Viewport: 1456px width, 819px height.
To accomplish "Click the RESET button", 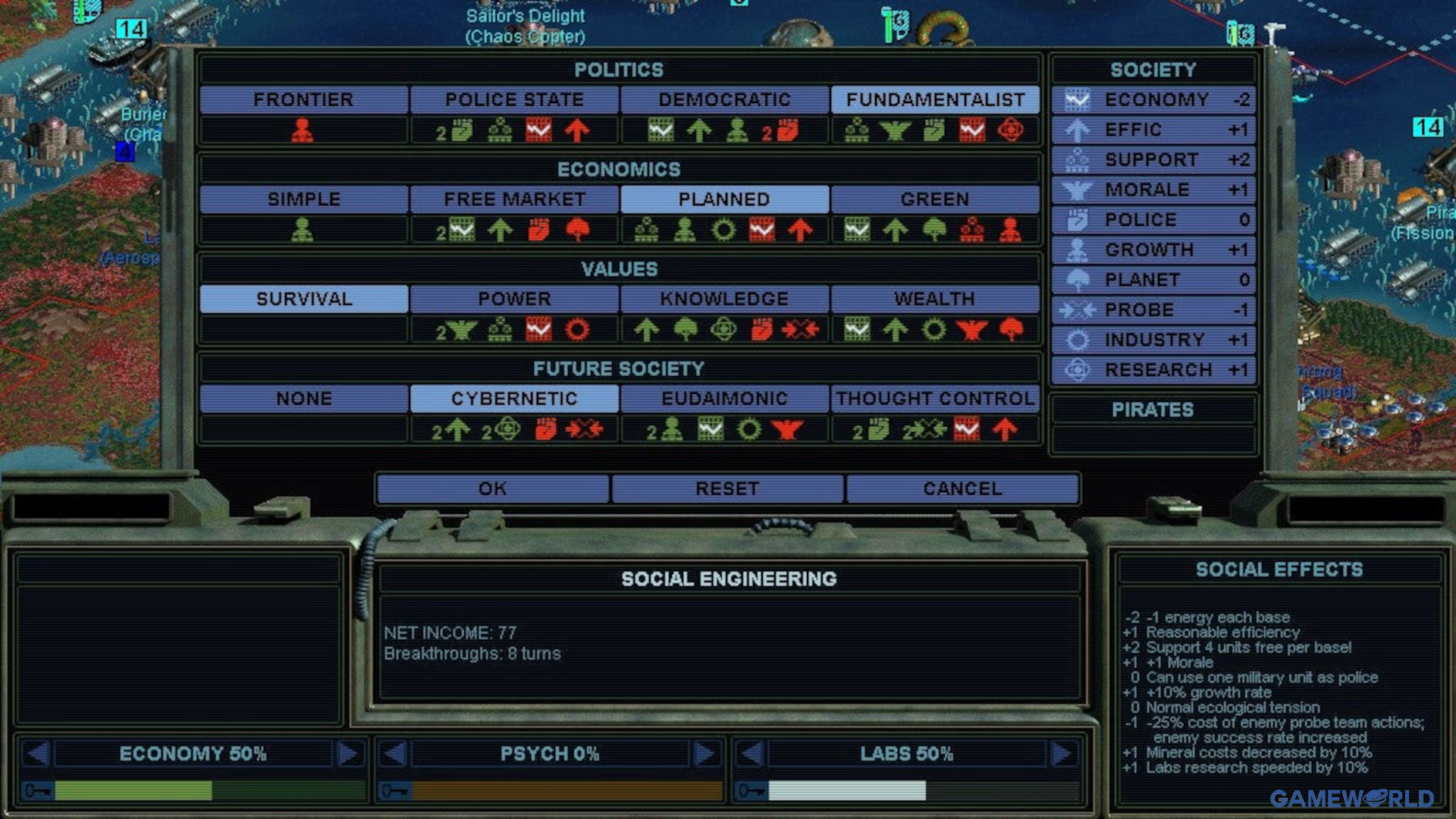I will coord(727,489).
